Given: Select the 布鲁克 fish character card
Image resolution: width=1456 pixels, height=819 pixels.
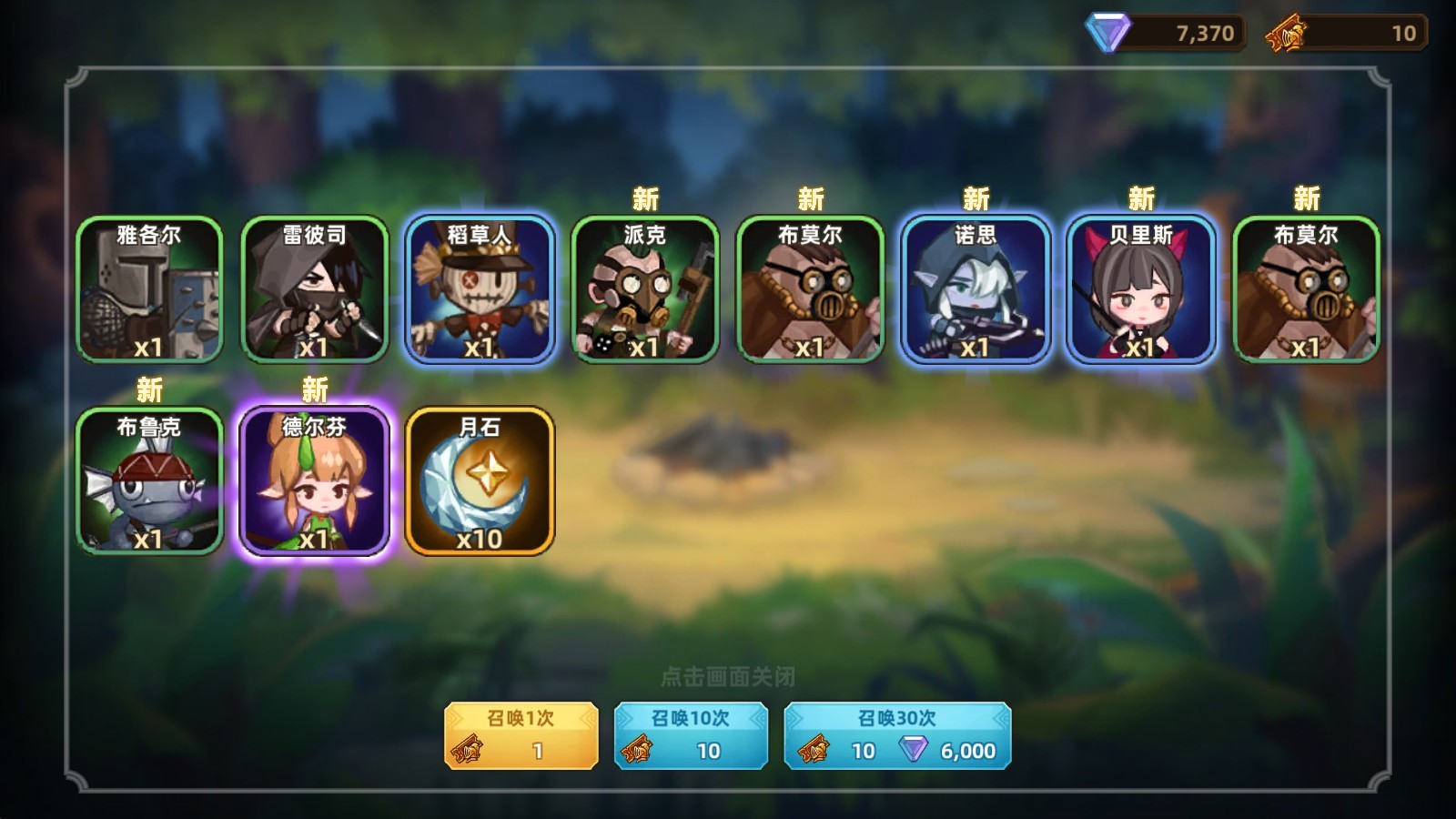Looking at the screenshot, I should [150, 480].
